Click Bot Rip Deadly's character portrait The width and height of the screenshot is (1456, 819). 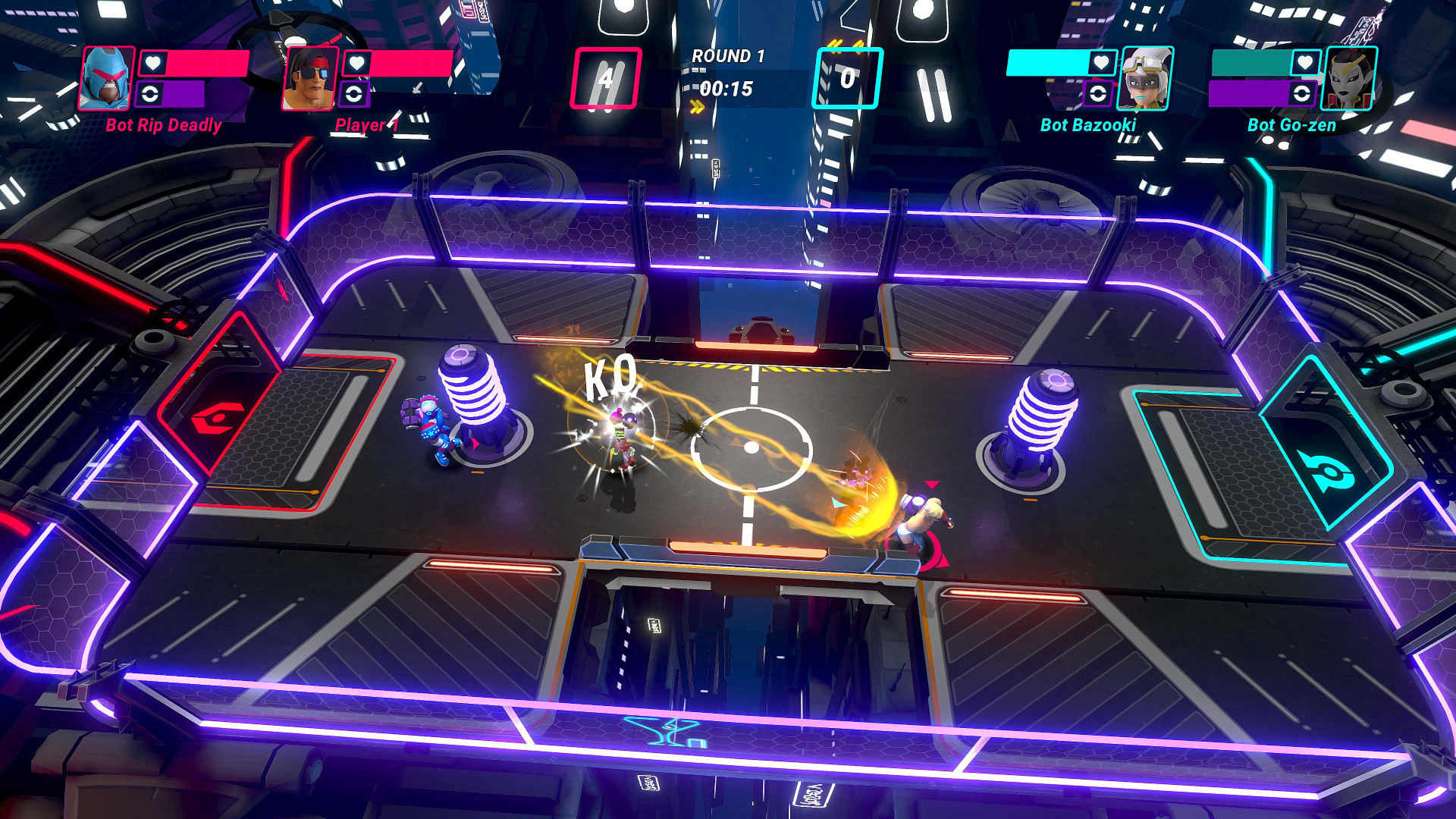(x=106, y=80)
